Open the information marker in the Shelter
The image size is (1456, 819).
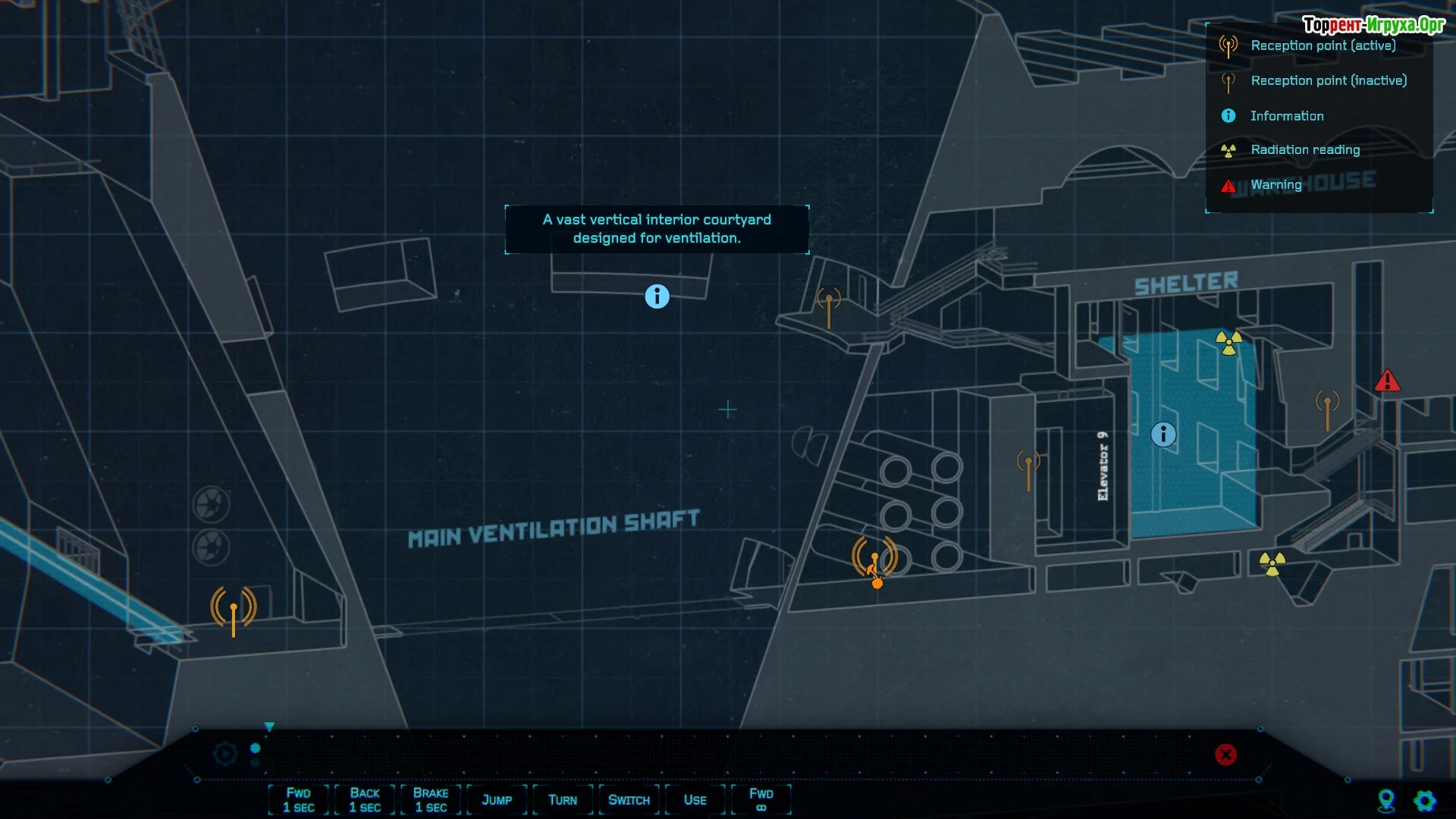point(1163,435)
